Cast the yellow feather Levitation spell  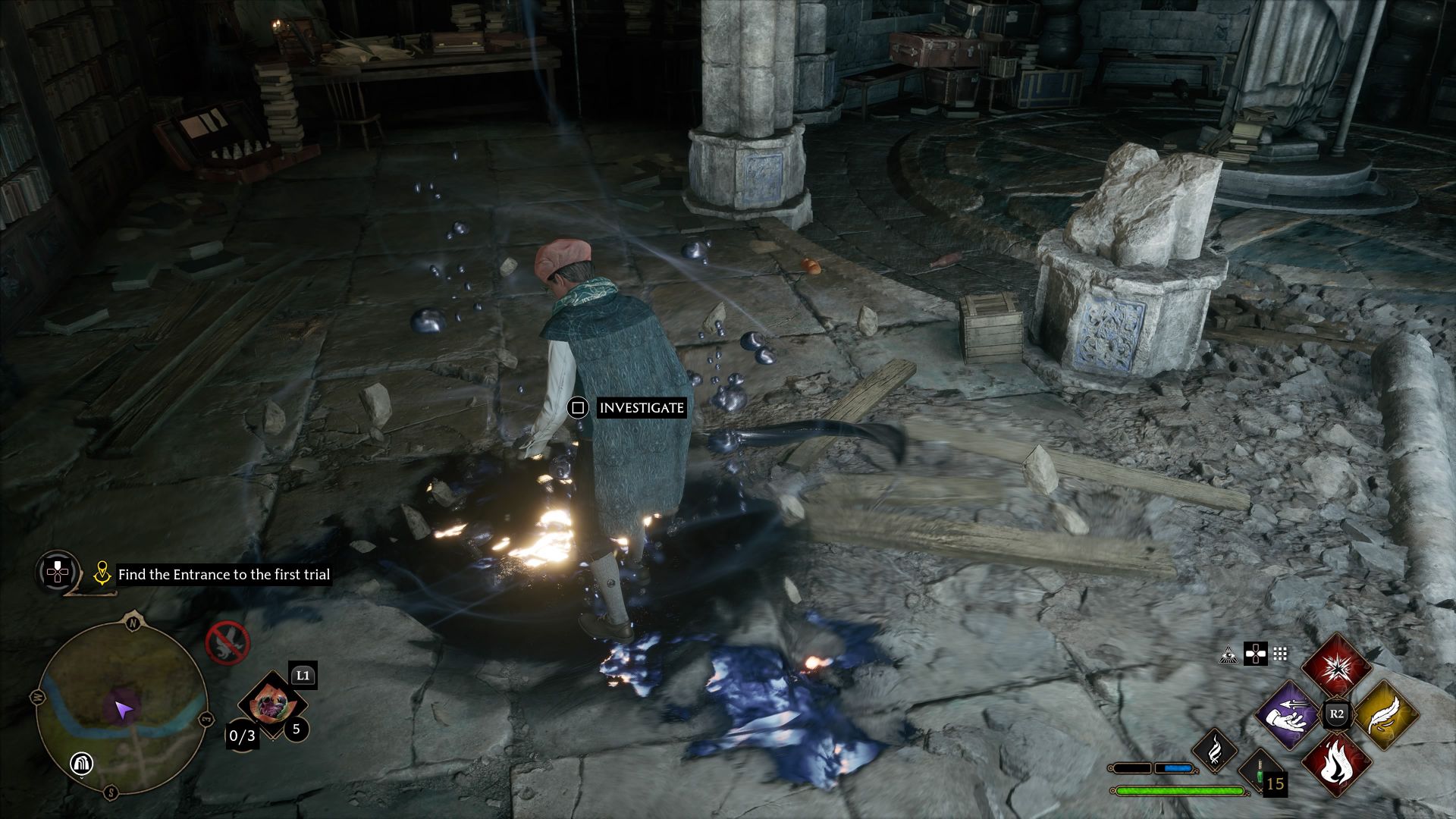pyautogui.click(x=1385, y=714)
